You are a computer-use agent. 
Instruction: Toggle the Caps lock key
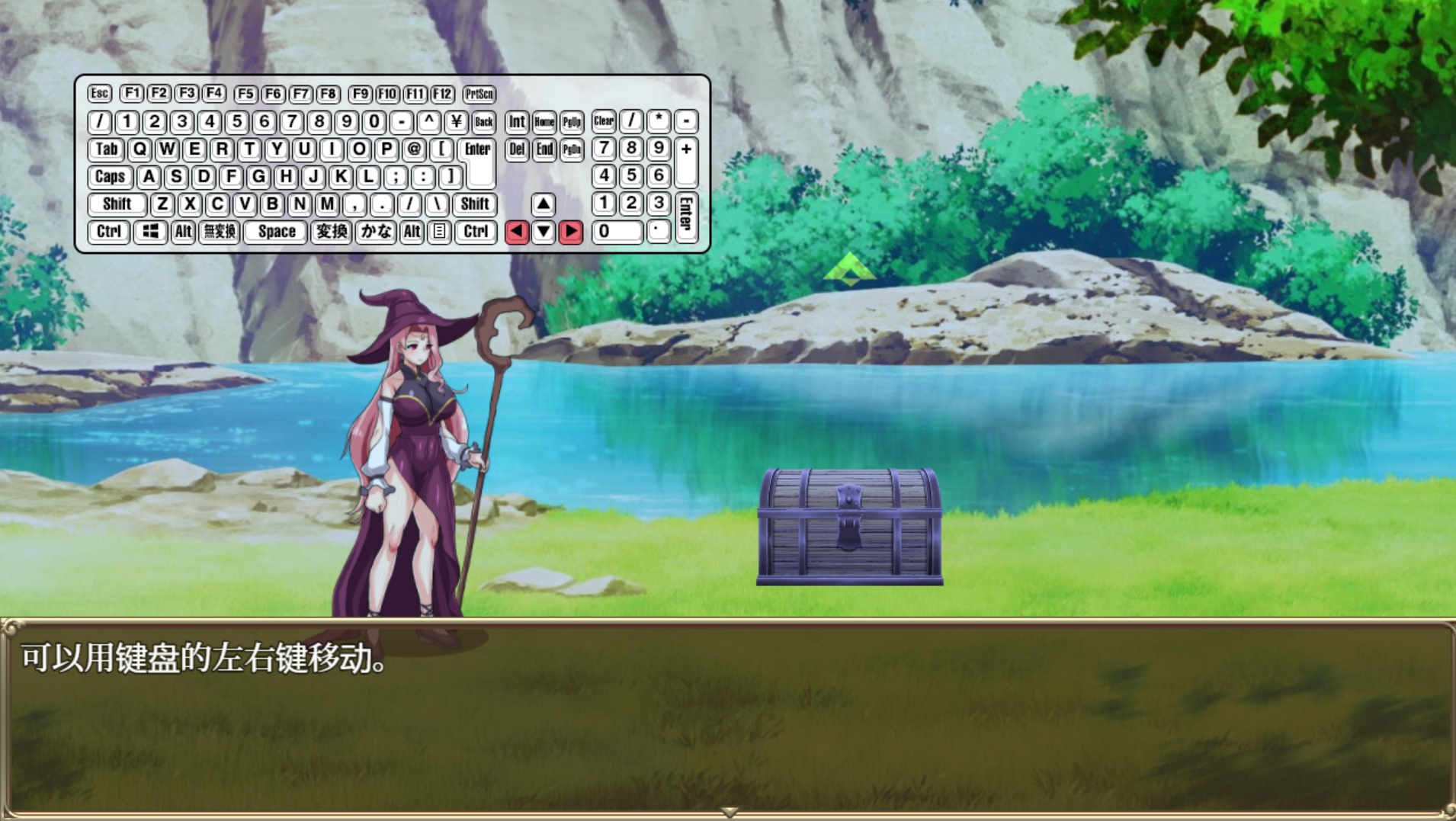coord(110,176)
